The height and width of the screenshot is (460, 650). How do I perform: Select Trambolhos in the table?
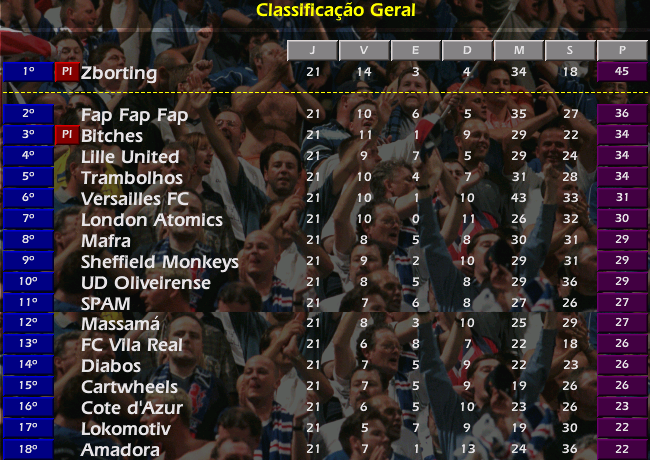130,178
